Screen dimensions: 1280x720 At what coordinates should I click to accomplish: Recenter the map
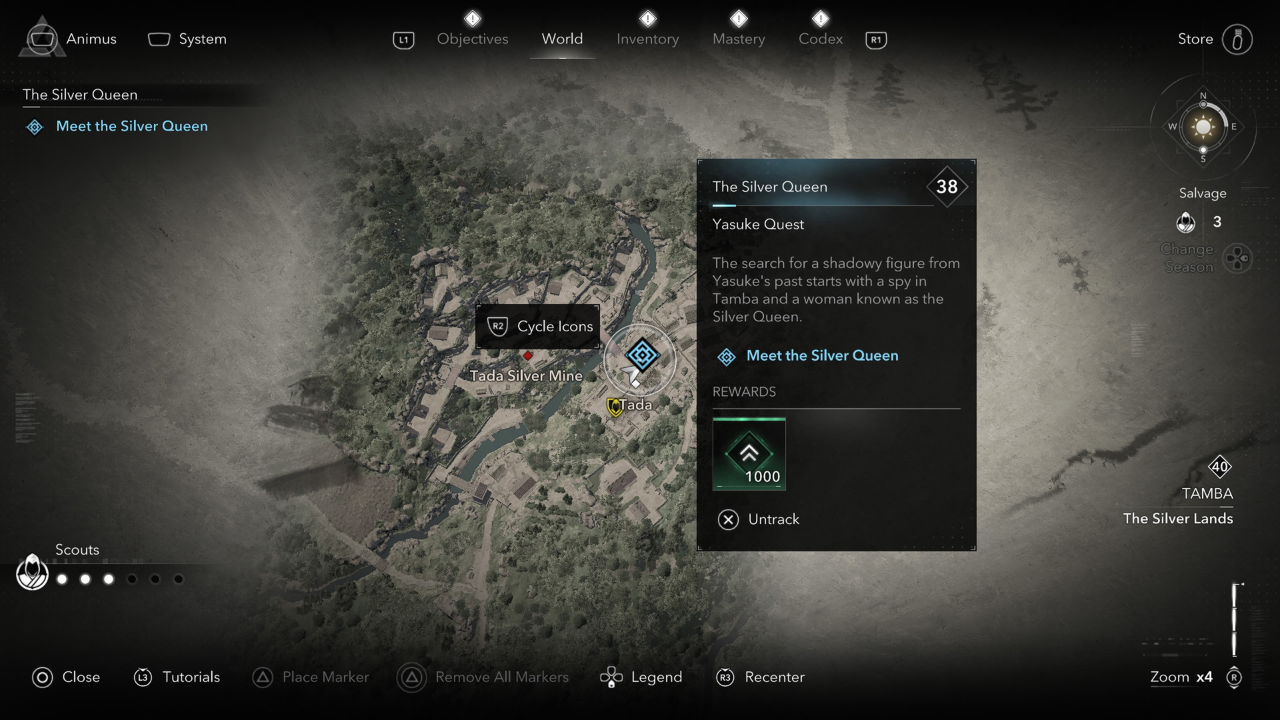point(761,677)
